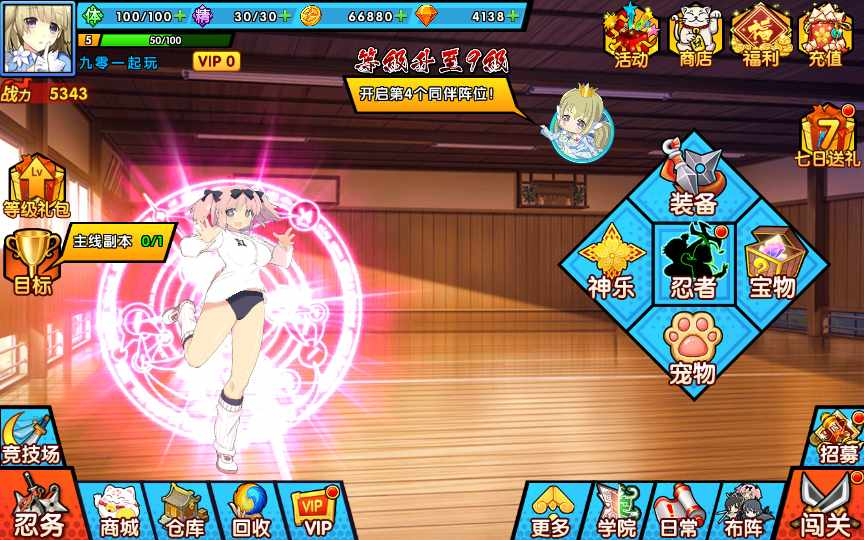Open the 福利 welfare rewards
The height and width of the screenshot is (540, 864).
(x=761, y=36)
